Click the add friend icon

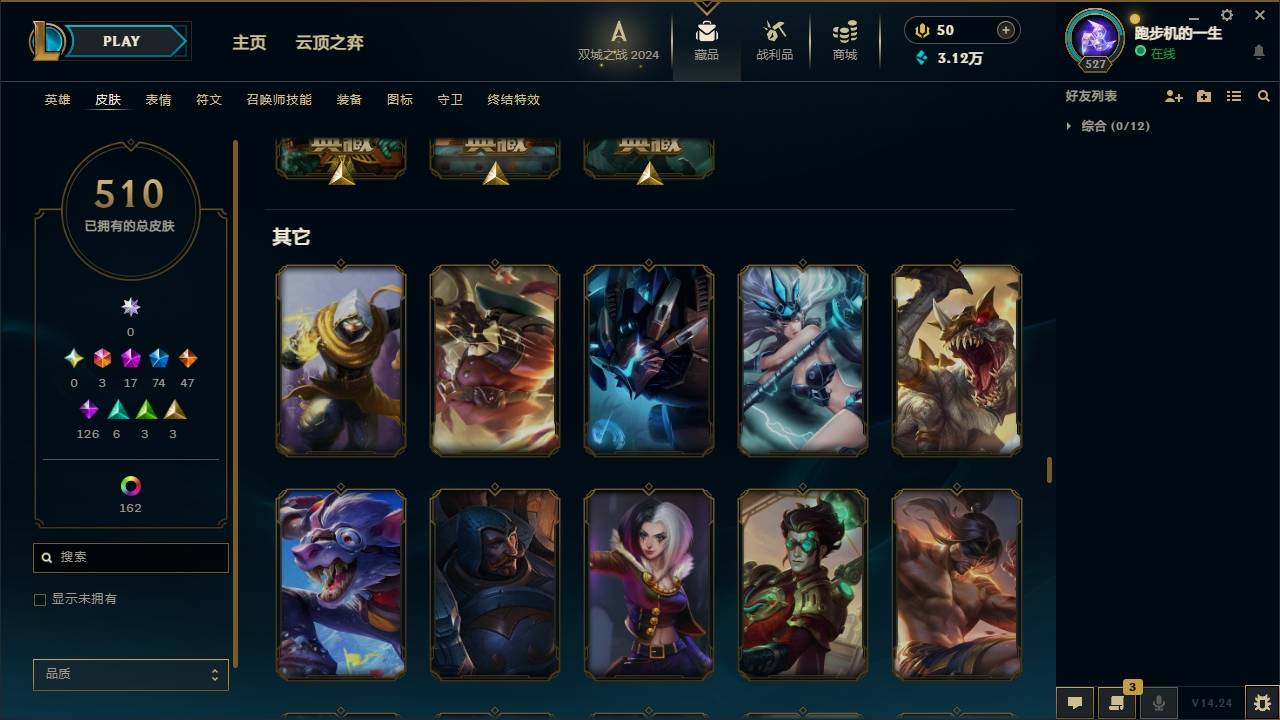1174,95
